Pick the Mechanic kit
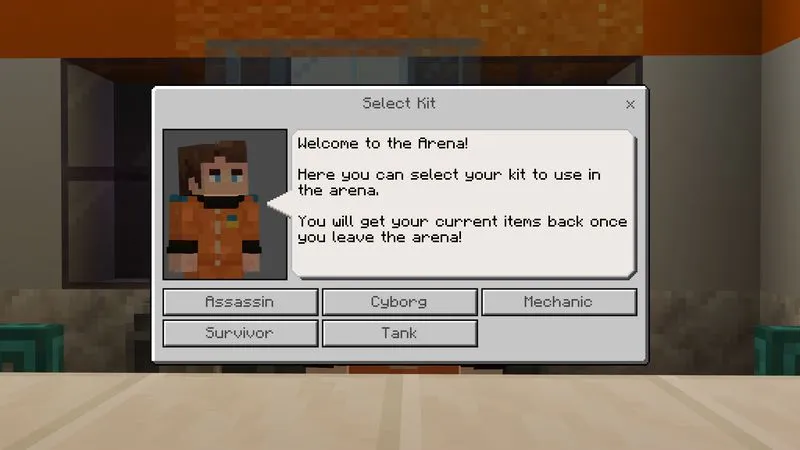Screen dimensions: 800x450 558,301
